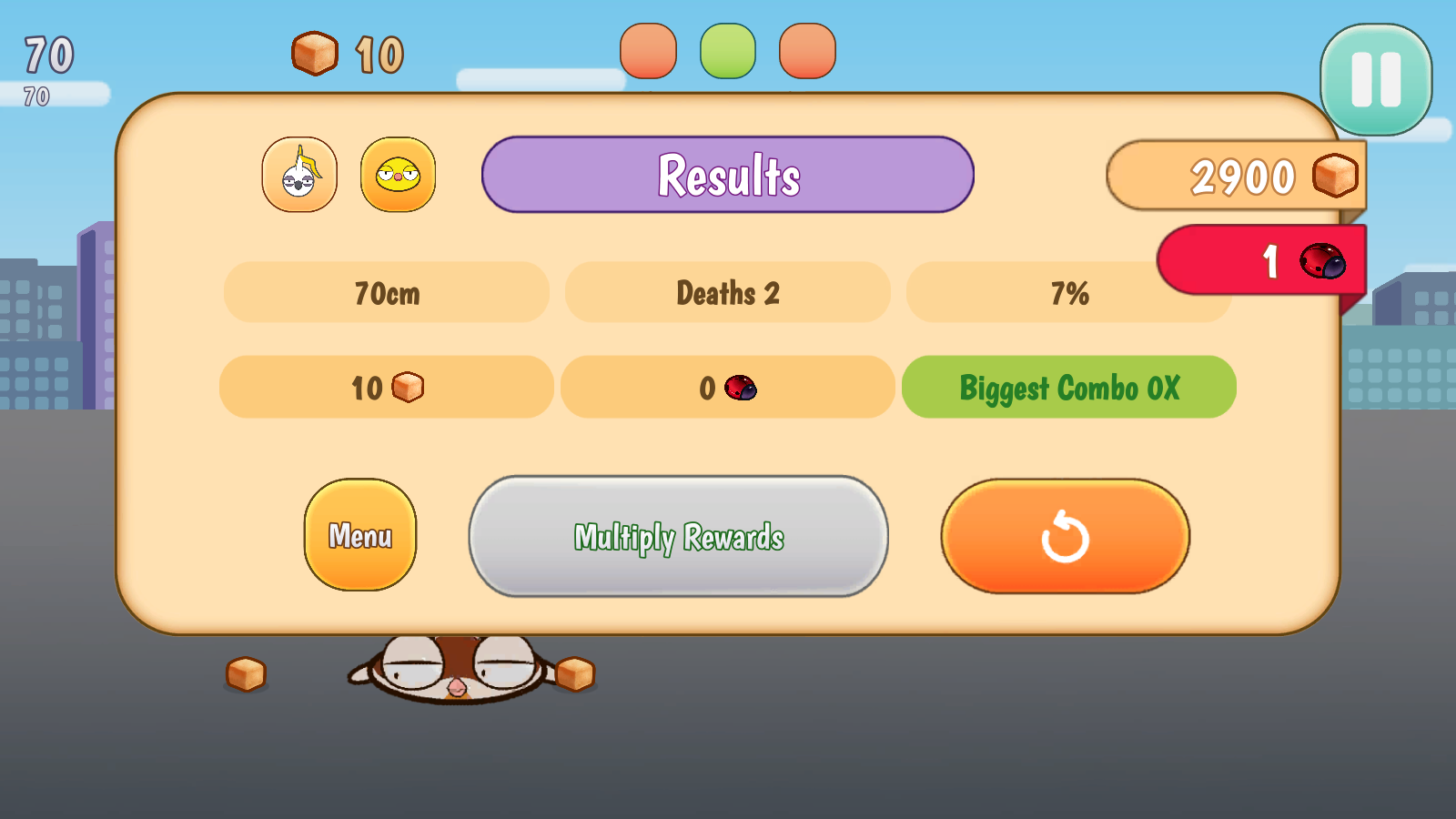1456x819 pixels.
Task: Open the 2900 cube currency counter
Action: [1236, 176]
